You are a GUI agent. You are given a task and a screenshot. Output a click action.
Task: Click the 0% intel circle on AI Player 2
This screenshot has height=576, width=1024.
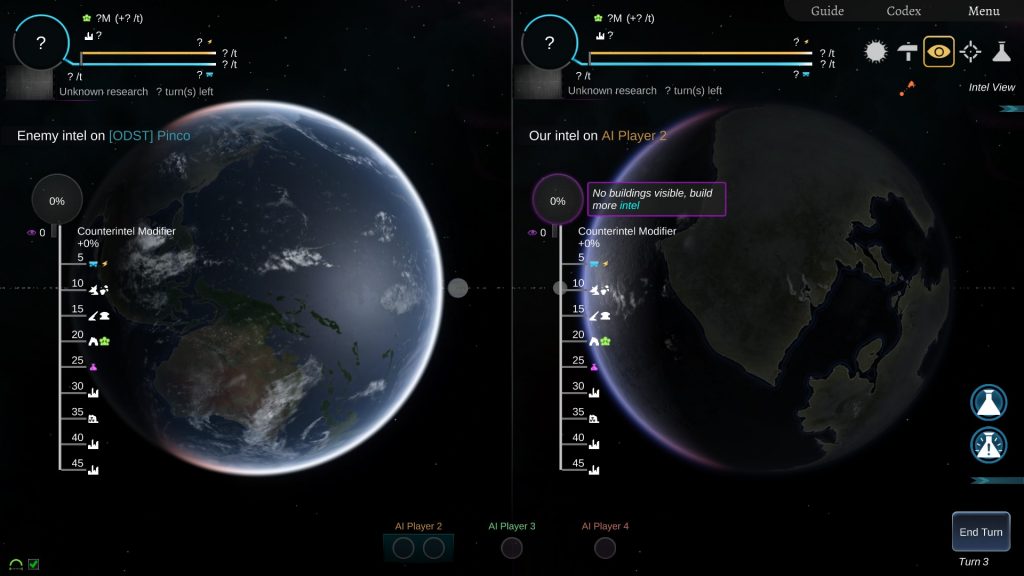tap(557, 201)
